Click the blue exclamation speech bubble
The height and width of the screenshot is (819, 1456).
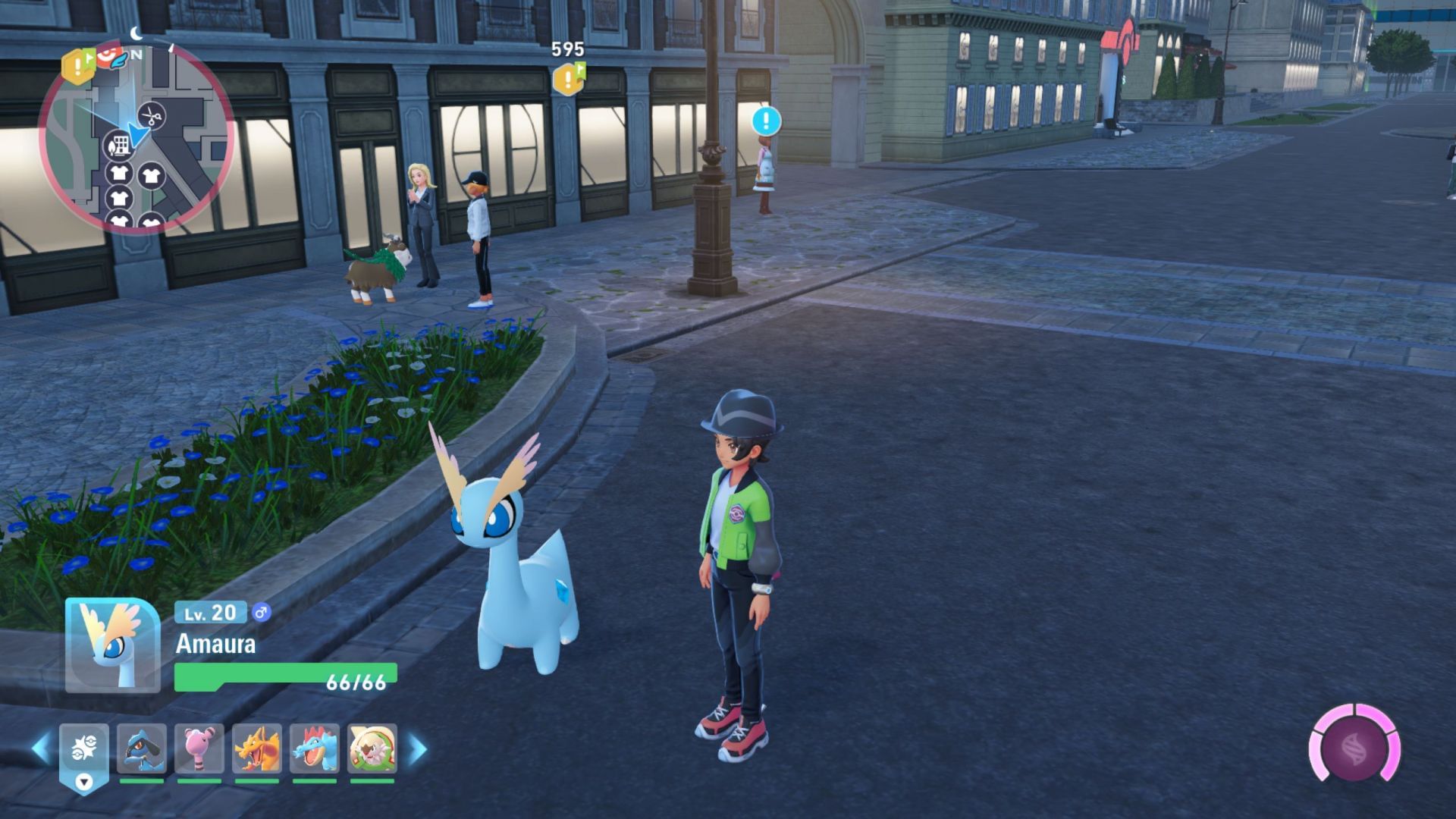click(766, 121)
